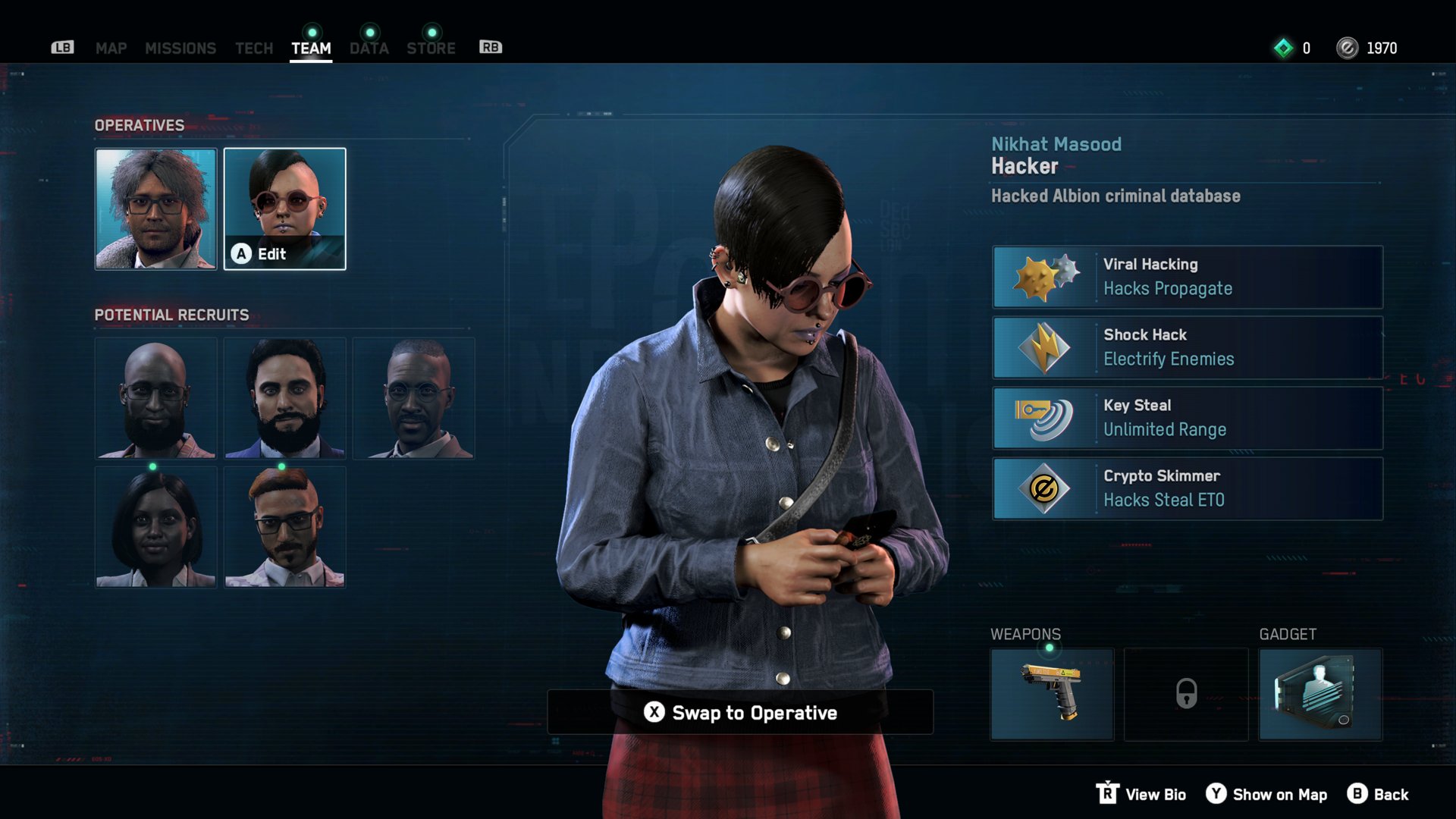Open the gadget slot
This screenshot has height=819, width=1456.
[x=1320, y=694]
